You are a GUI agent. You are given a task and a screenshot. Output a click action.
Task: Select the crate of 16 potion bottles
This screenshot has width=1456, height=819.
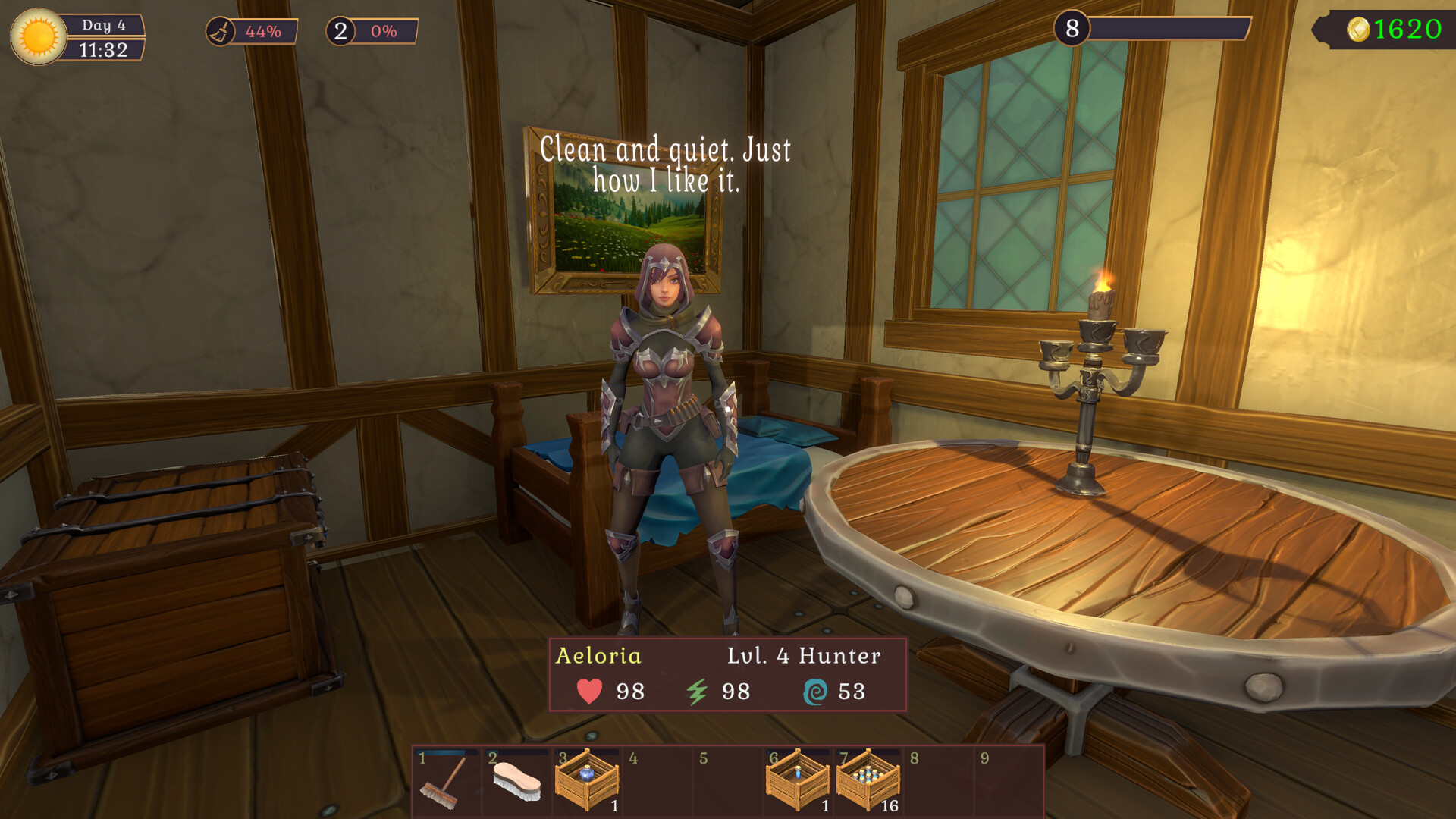(868, 782)
